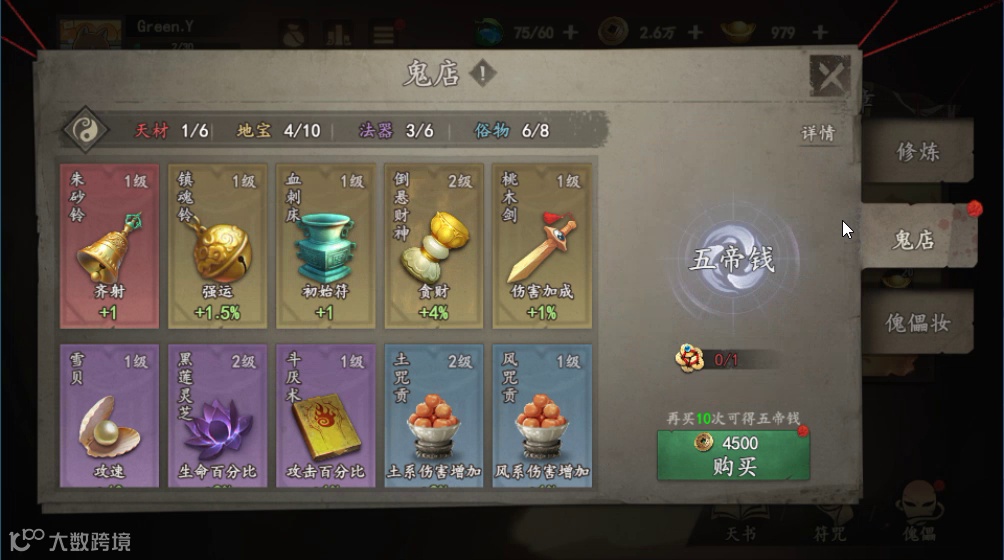Select the 倒悬财神 card
The image size is (1004, 560).
433,246
